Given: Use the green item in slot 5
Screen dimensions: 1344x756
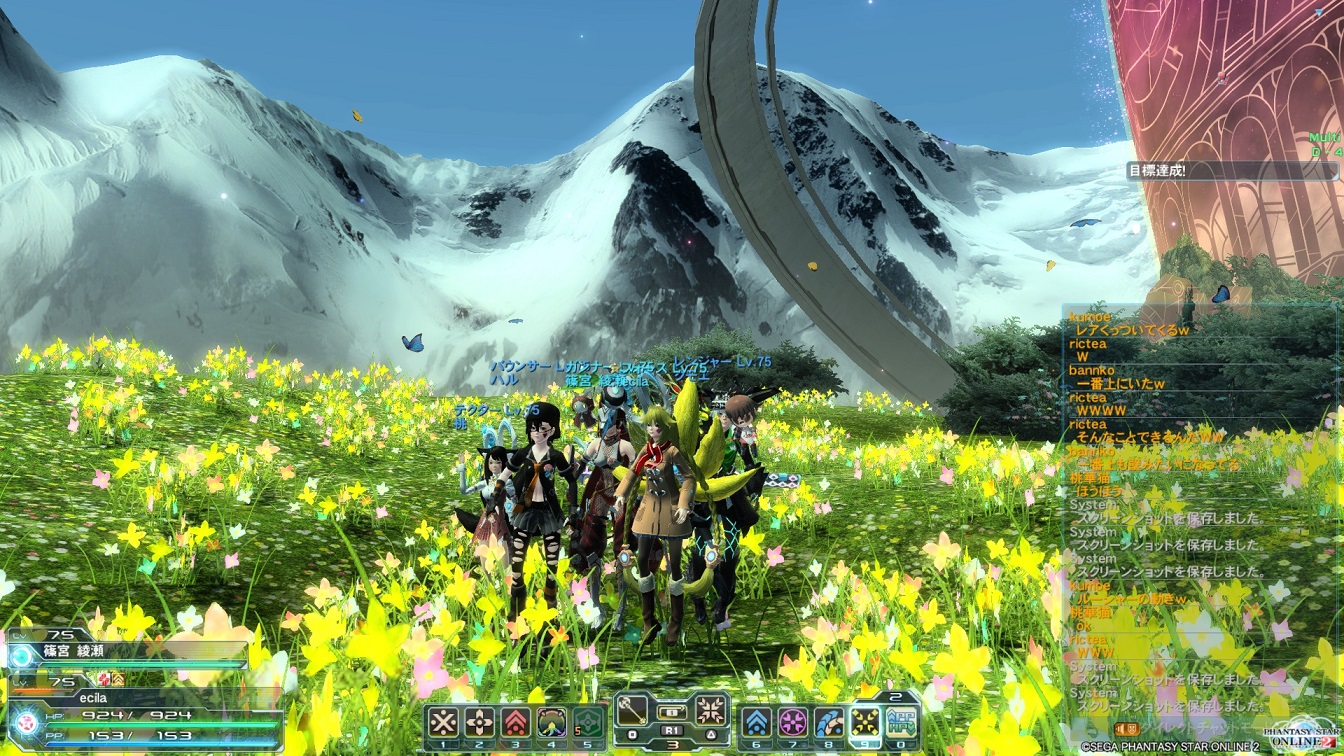Looking at the screenshot, I should click(587, 722).
